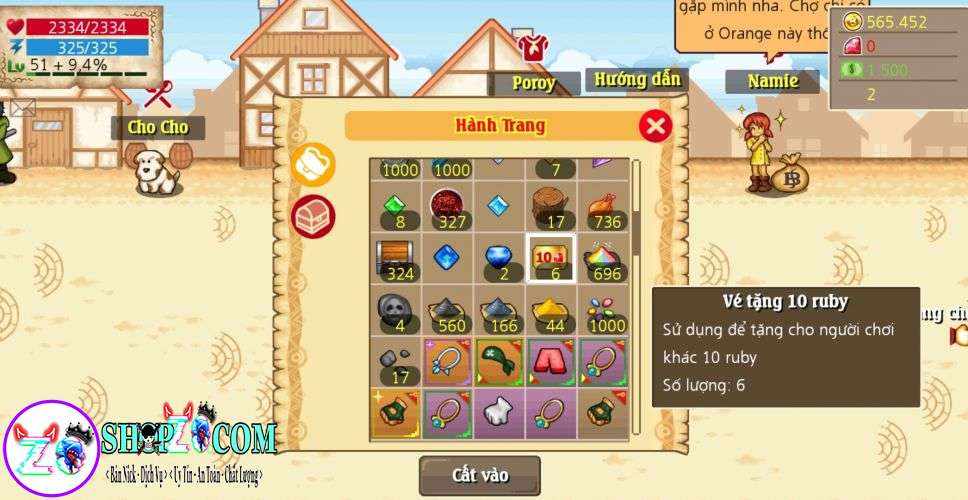Select the green bandana equipment slot
This screenshot has height=500, width=968.
499,361
